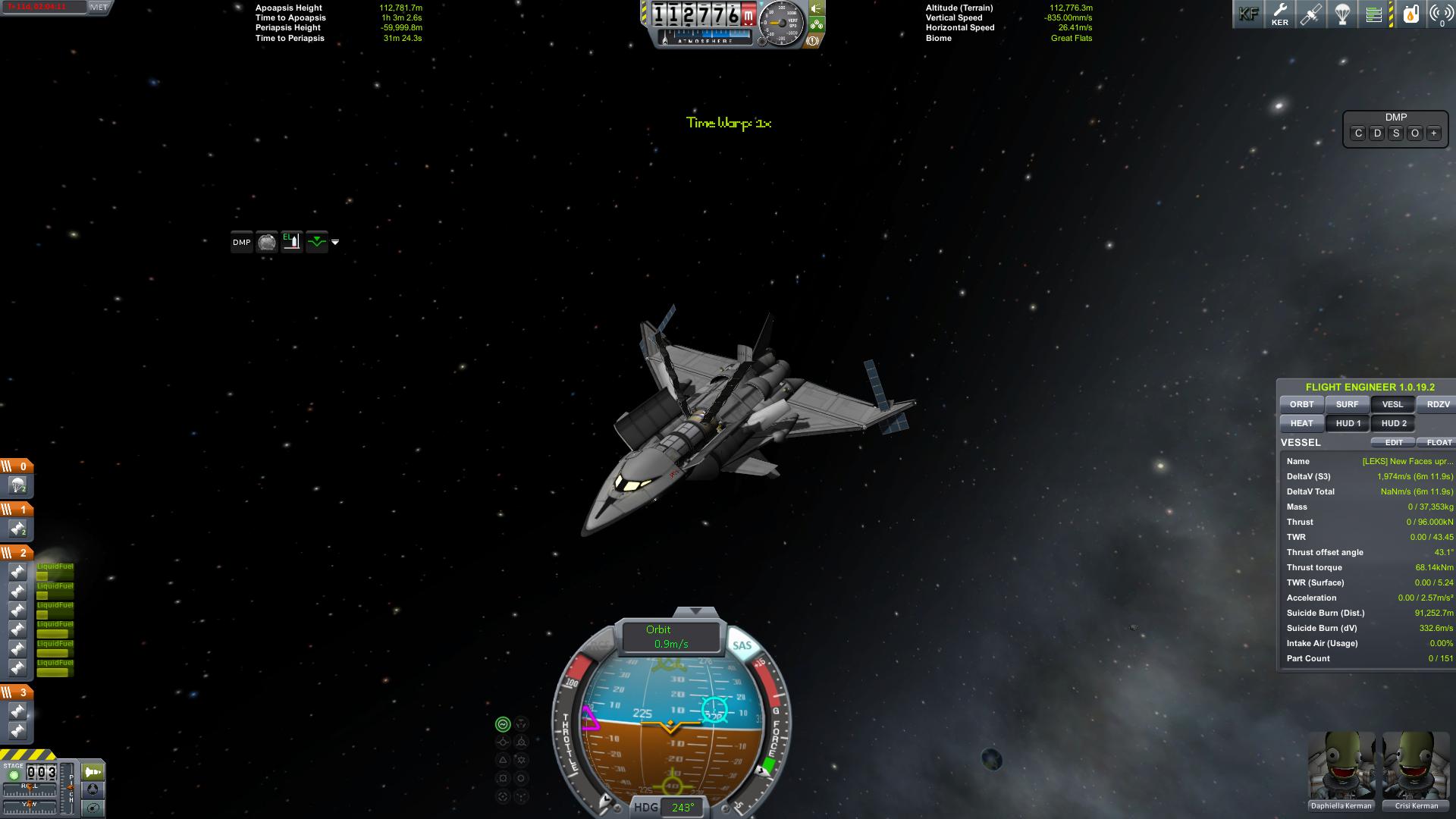
Task: Show the HEAT section in Flight Engineer
Action: click(1301, 423)
